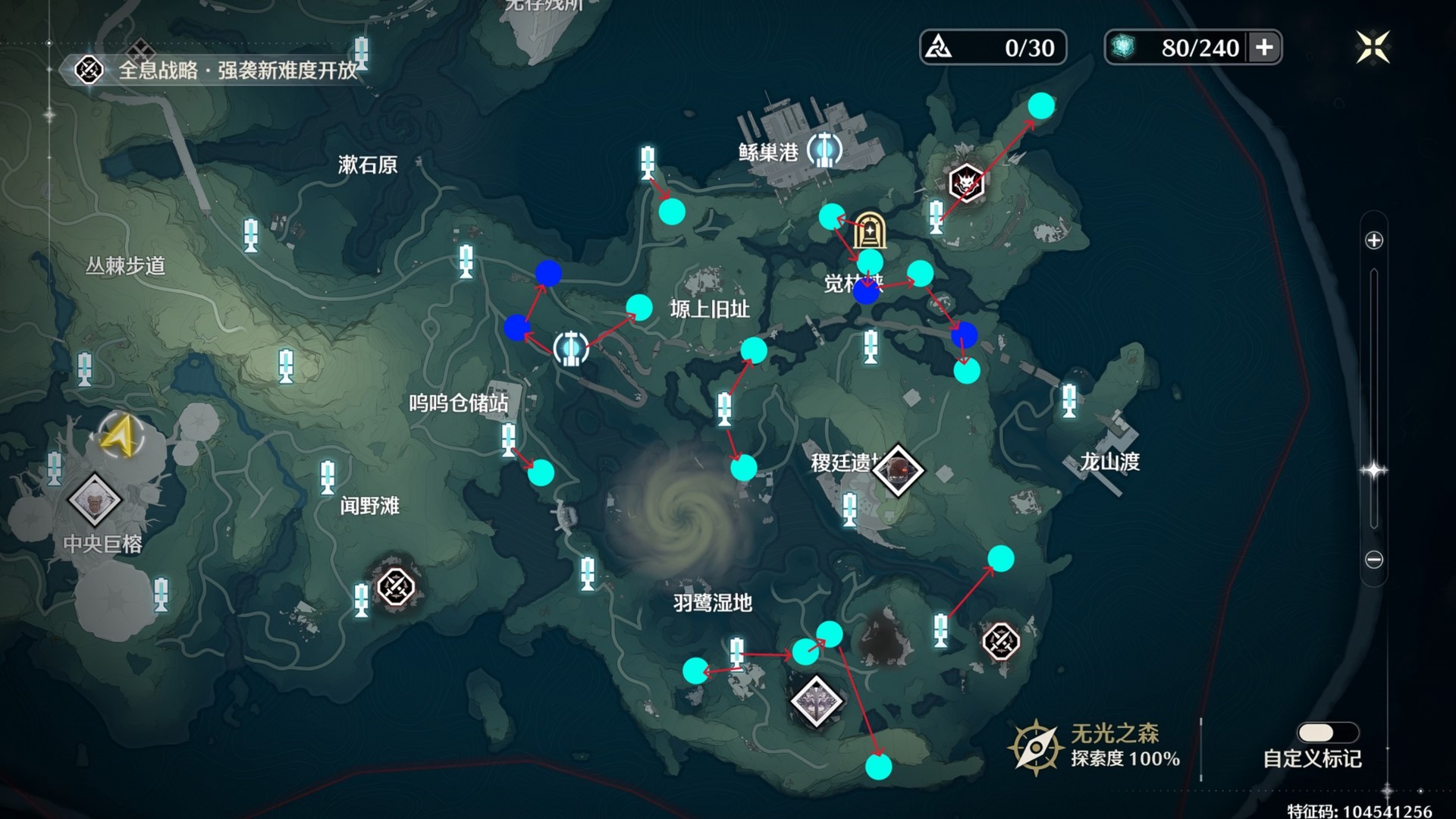Click the plus button next to 80/240

coord(1264,47)
